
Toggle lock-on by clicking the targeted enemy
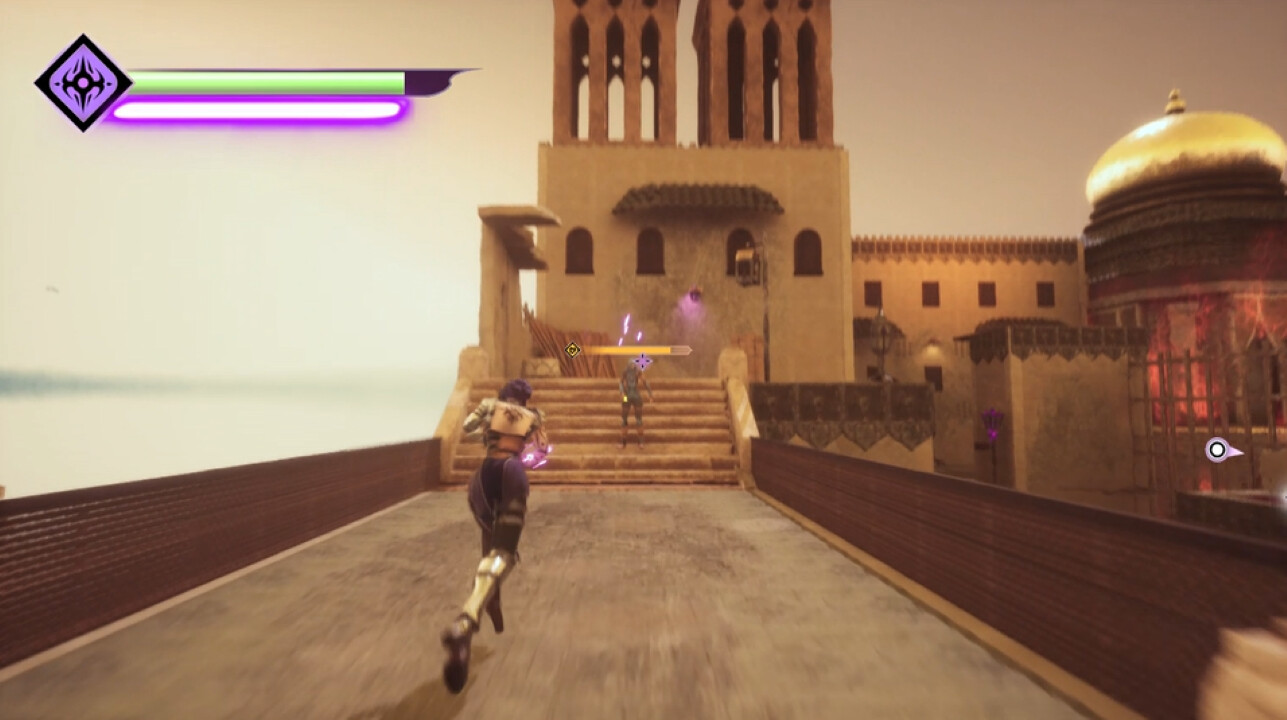click(634, 400)
